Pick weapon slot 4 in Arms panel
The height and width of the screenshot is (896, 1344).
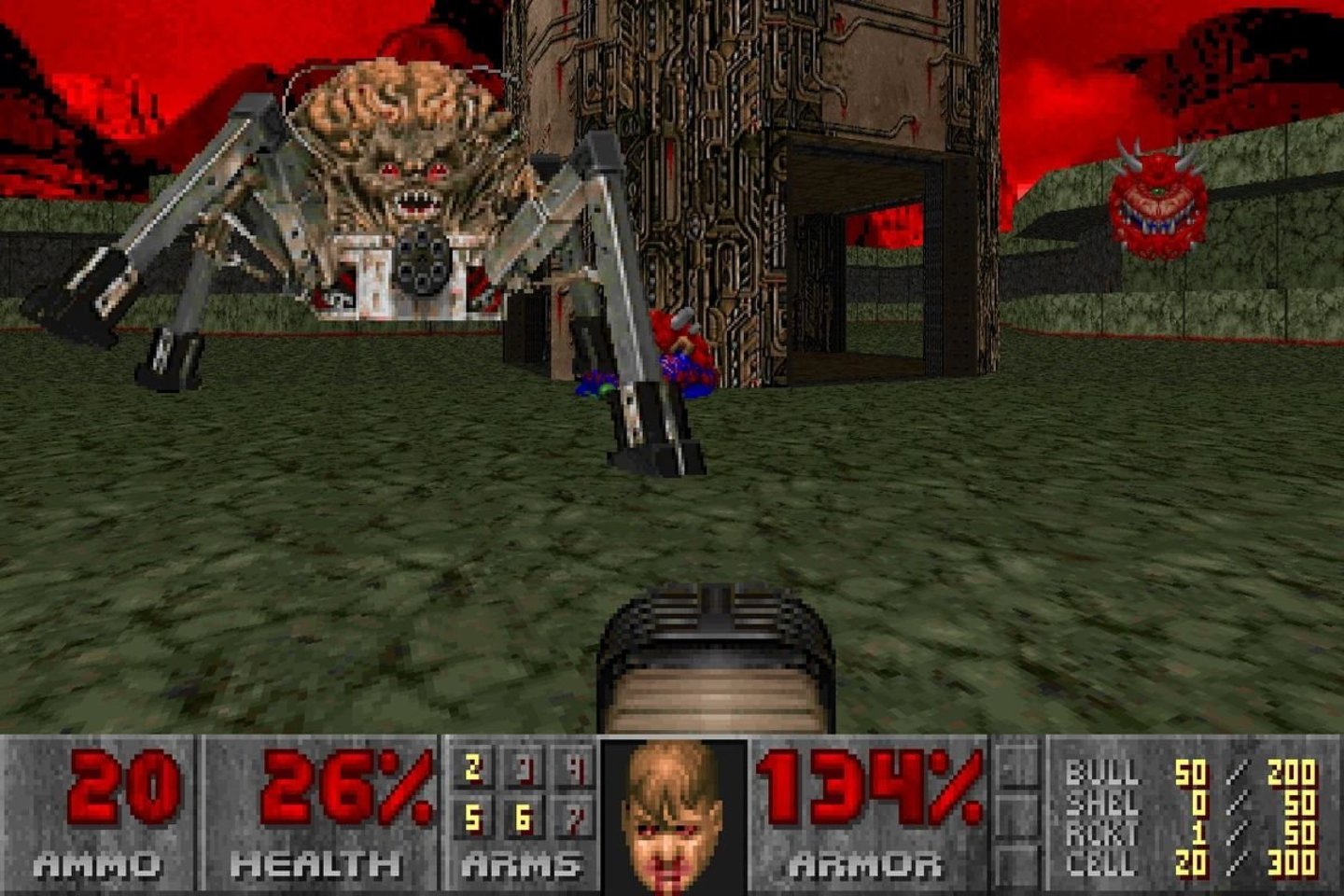[x=574, y=770]
